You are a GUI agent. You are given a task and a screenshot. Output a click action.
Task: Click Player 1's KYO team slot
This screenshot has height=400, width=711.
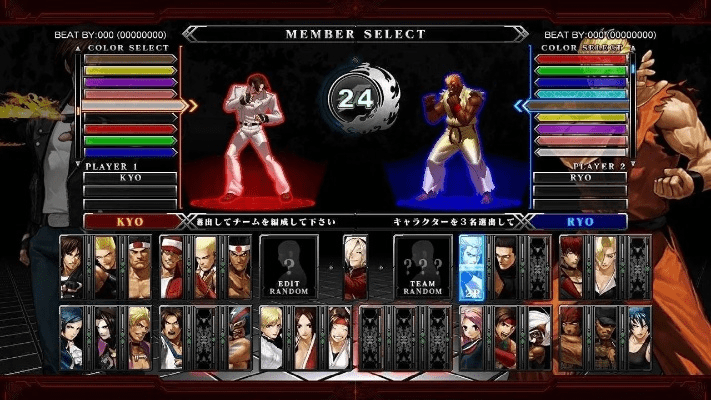(x=130, y=177)
